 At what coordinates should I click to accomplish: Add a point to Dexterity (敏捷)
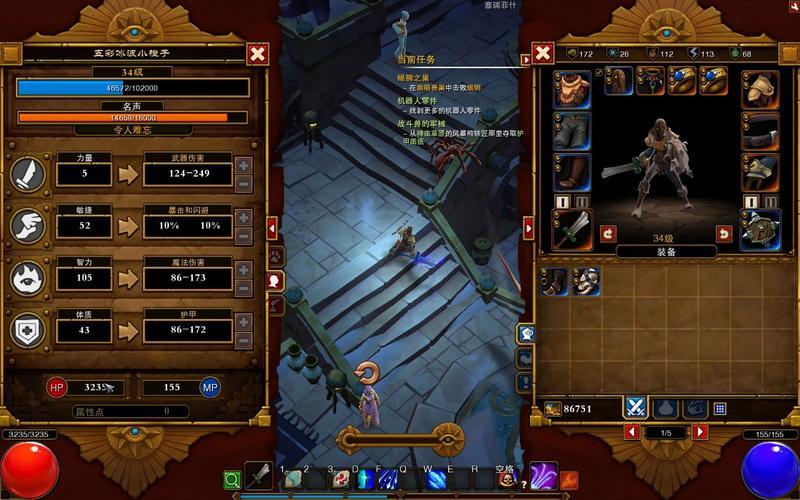[x=244, y=217]
